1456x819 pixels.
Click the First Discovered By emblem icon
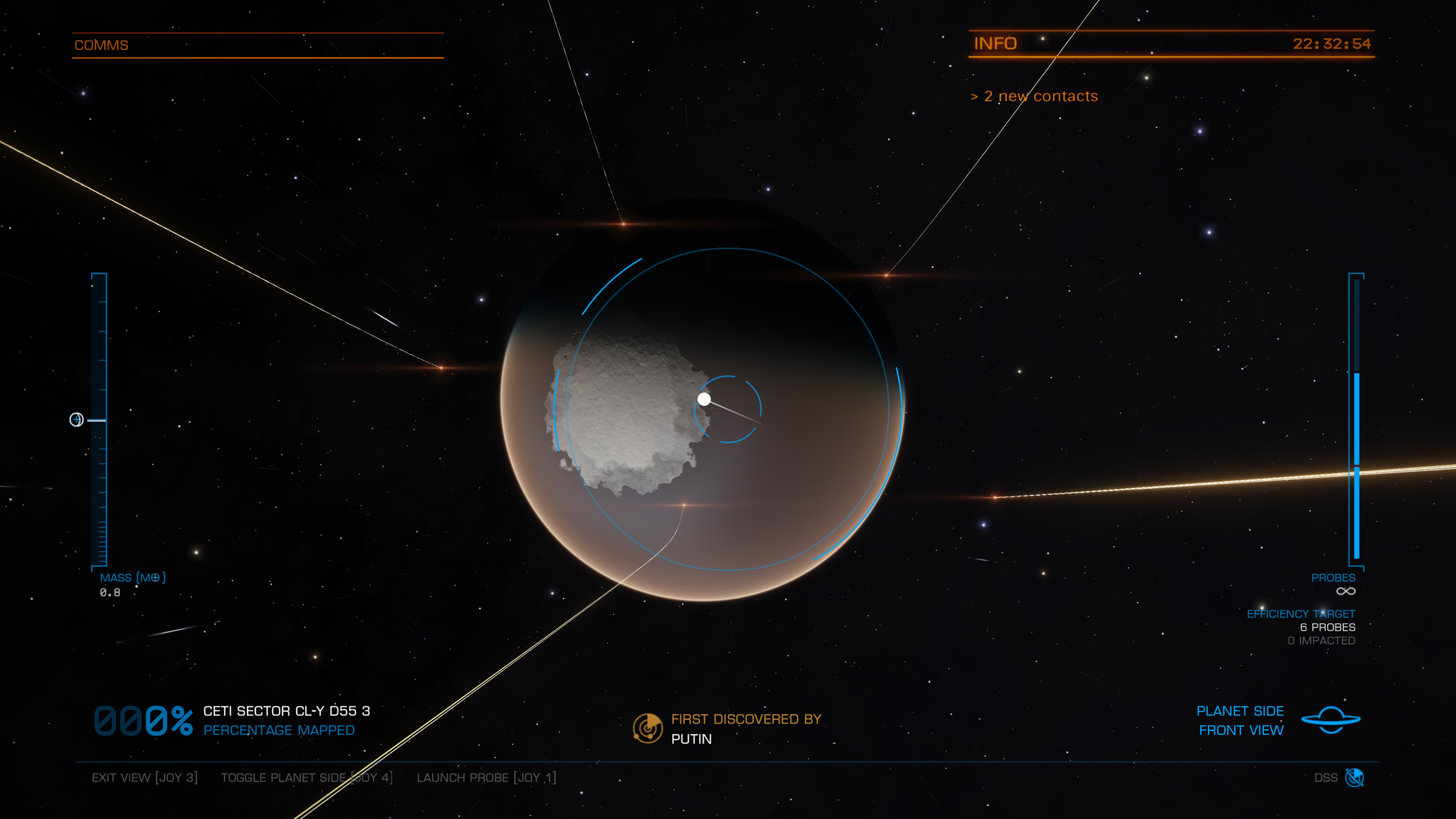648,729
